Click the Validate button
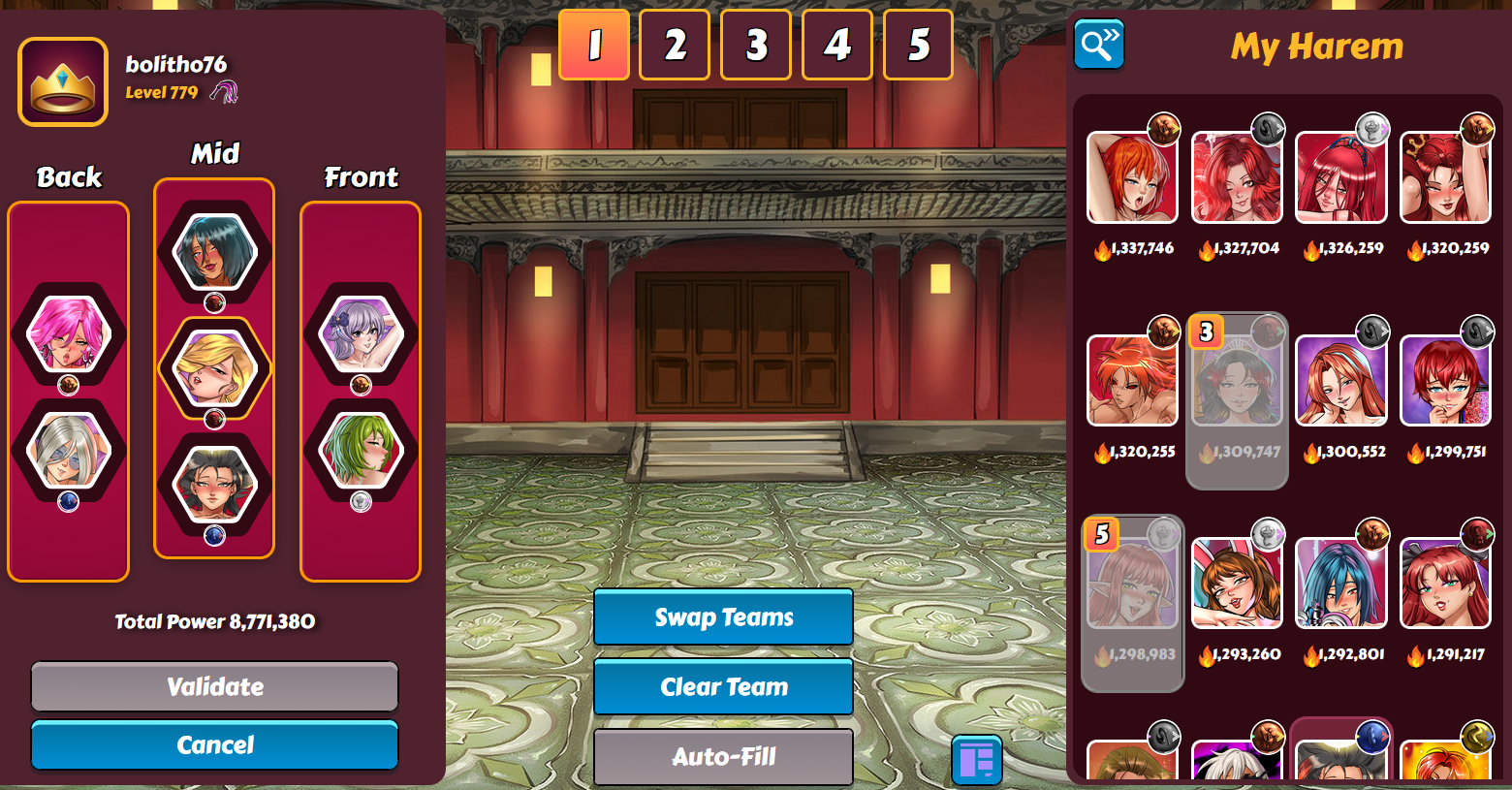The height and width of the screenshot is (790, 1512). point(214,686)
